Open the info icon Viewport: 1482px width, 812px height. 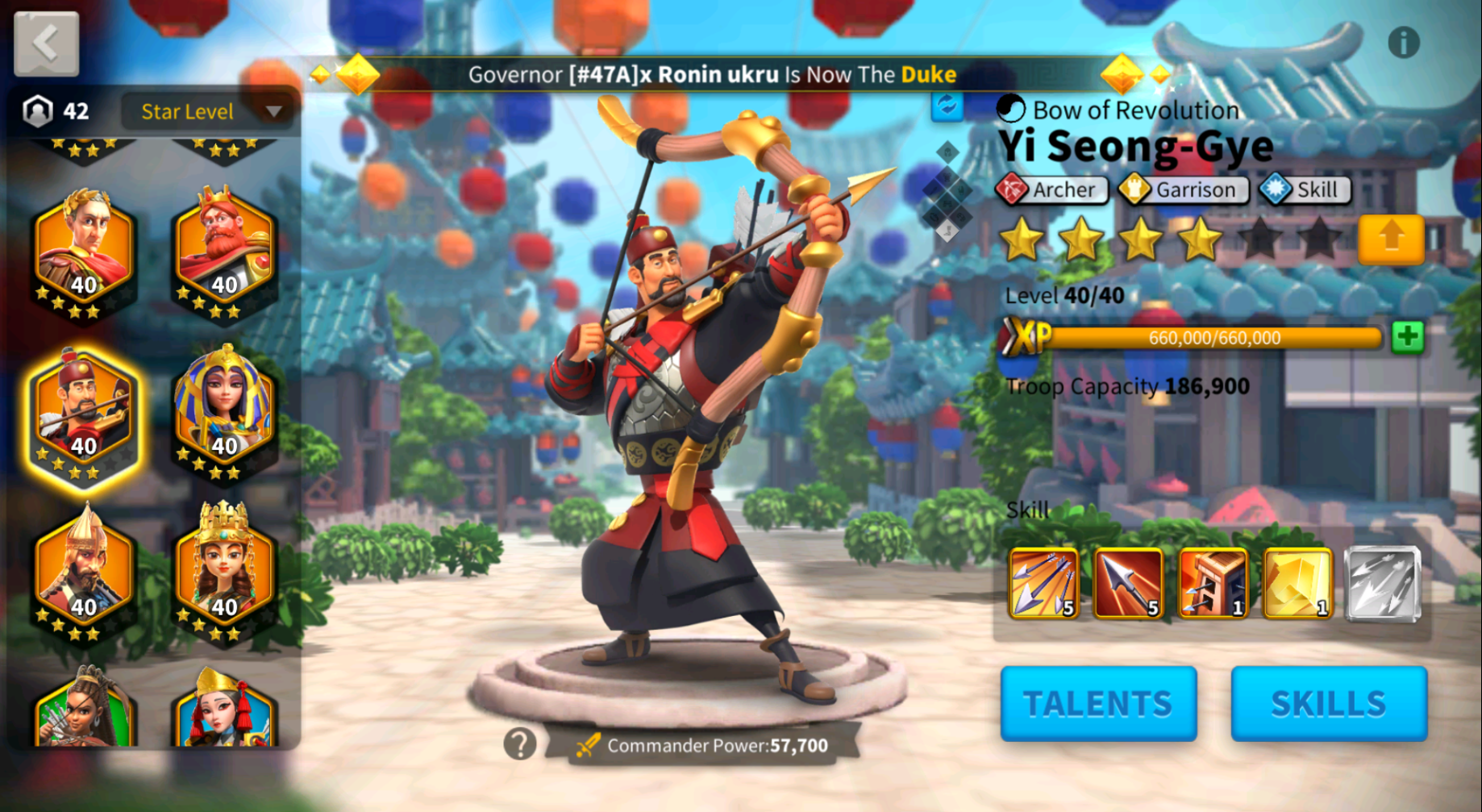coord(1403,43)
